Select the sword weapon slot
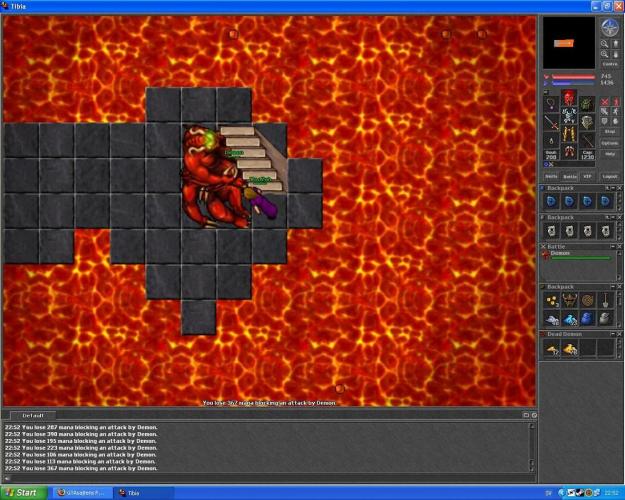 pyautogui.click(x=551, y=122)
